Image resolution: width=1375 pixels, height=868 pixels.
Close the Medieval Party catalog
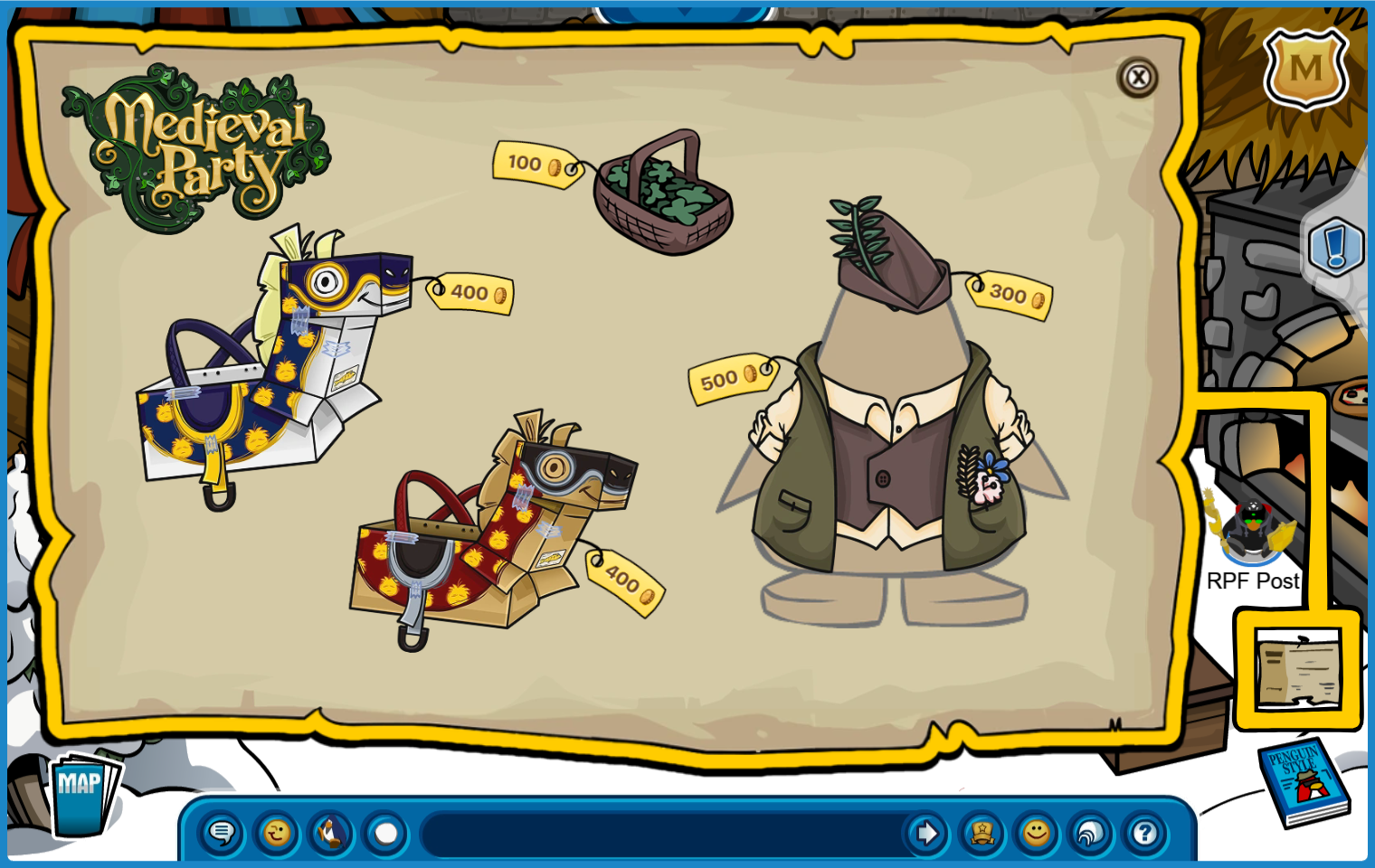(1138, 78)
